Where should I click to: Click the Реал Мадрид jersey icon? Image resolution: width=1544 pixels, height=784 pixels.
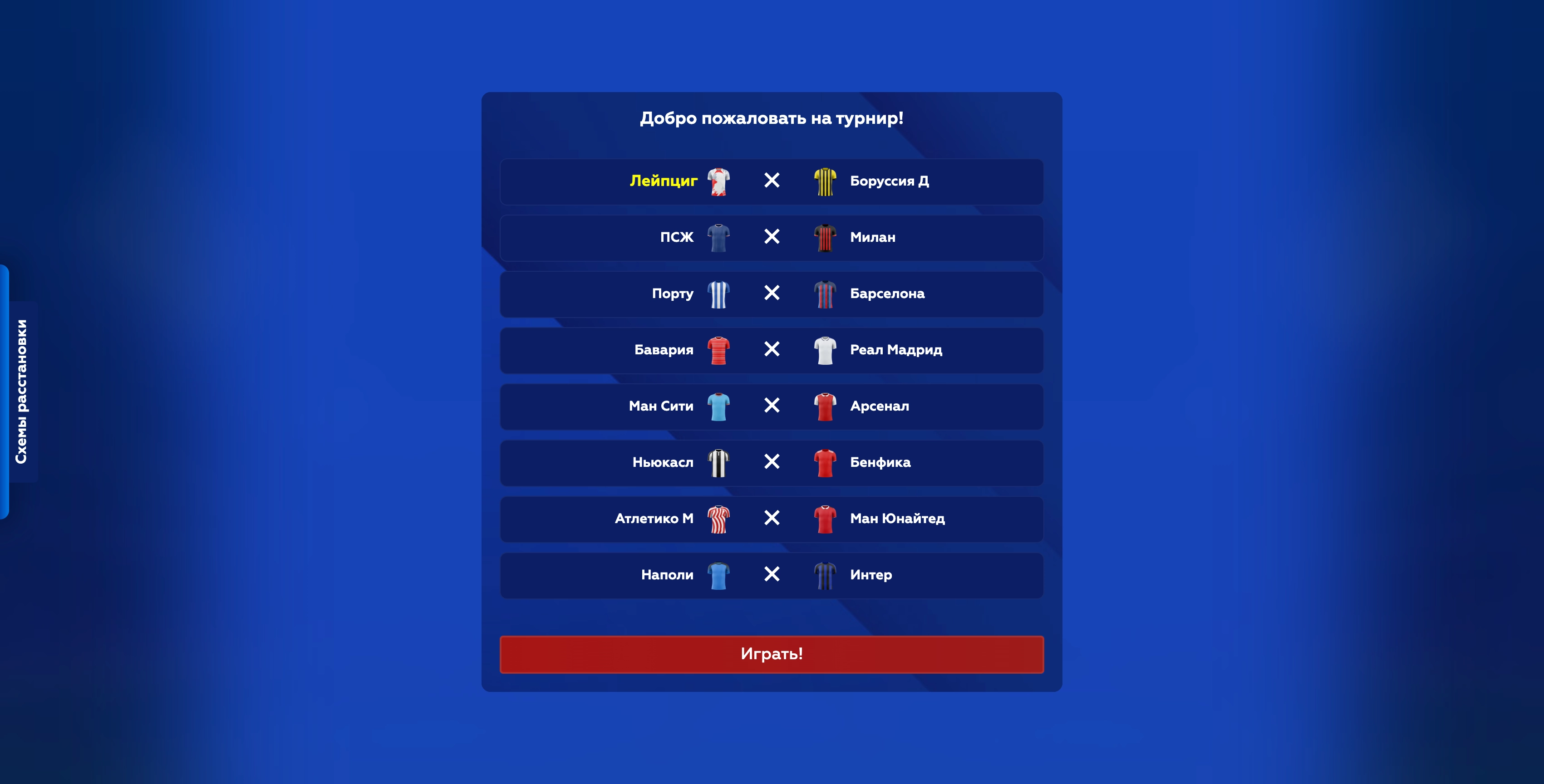825,350
